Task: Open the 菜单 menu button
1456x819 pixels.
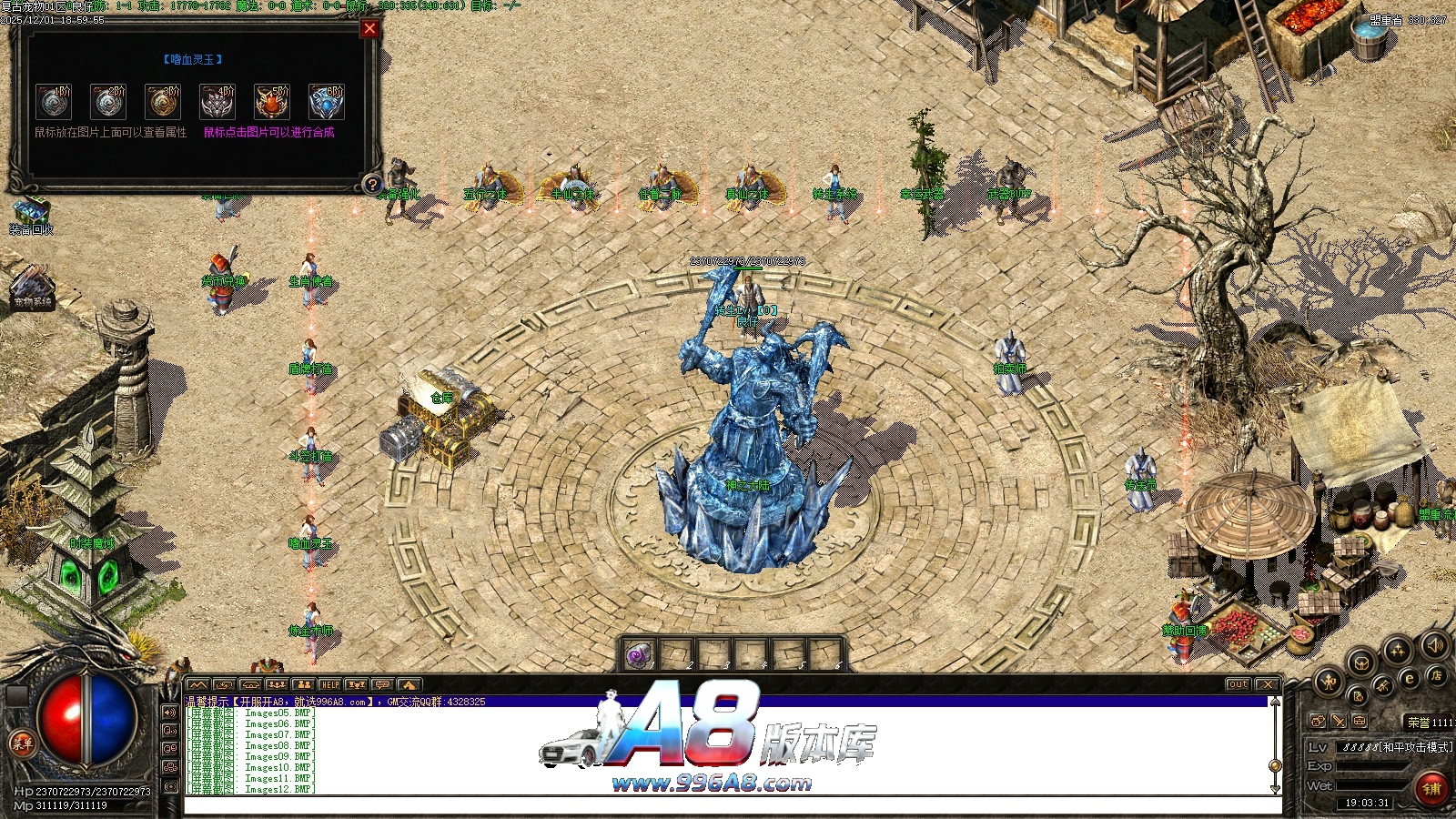Action: click(x=22, y=743)
